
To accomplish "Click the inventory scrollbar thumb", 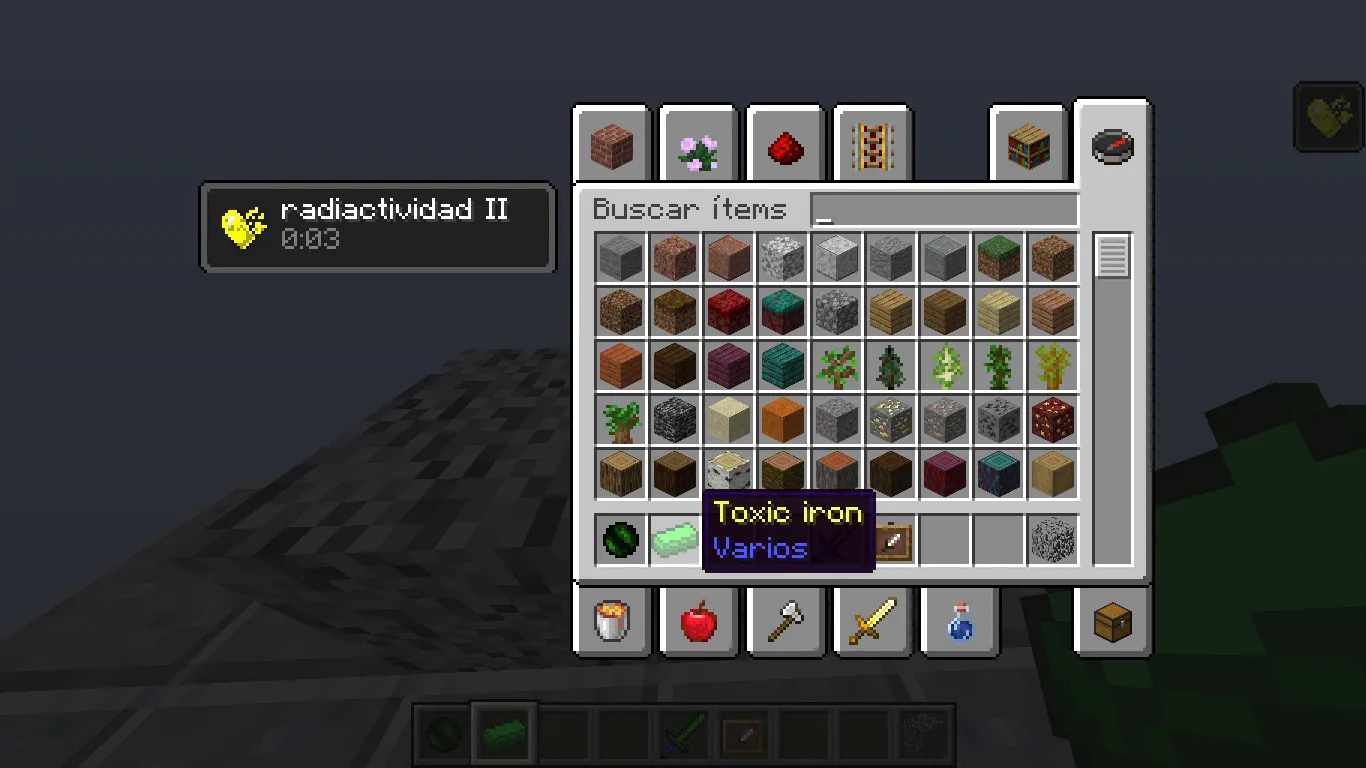I will [x=1110, y=258].
